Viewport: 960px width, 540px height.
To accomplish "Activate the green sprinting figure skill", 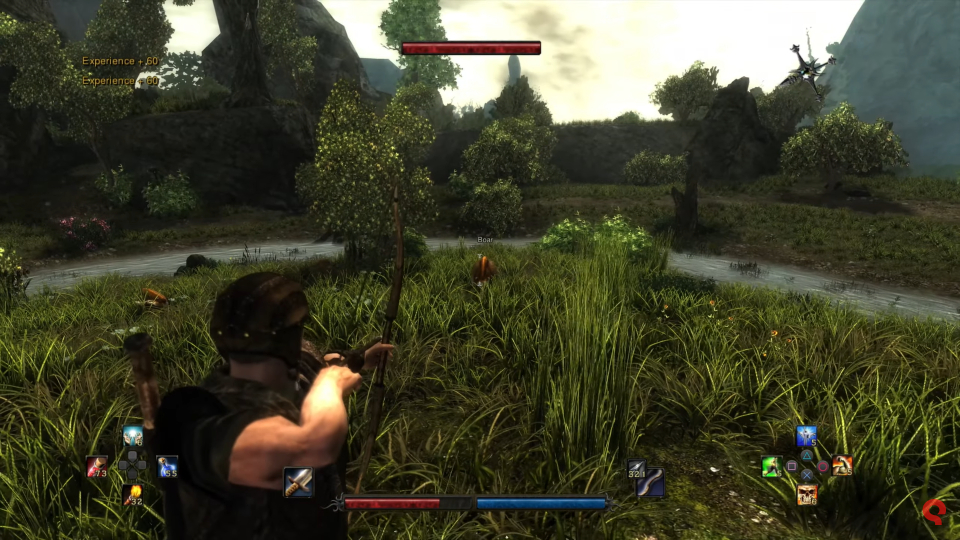I will pyautogui.click(x=771, y=466).
